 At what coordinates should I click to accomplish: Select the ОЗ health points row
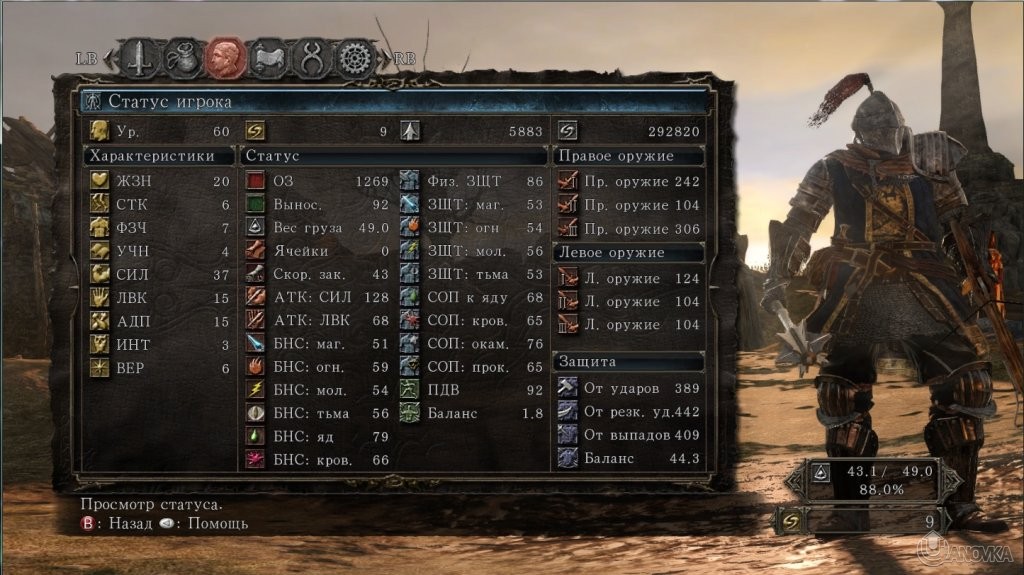[x=317, y=181]
